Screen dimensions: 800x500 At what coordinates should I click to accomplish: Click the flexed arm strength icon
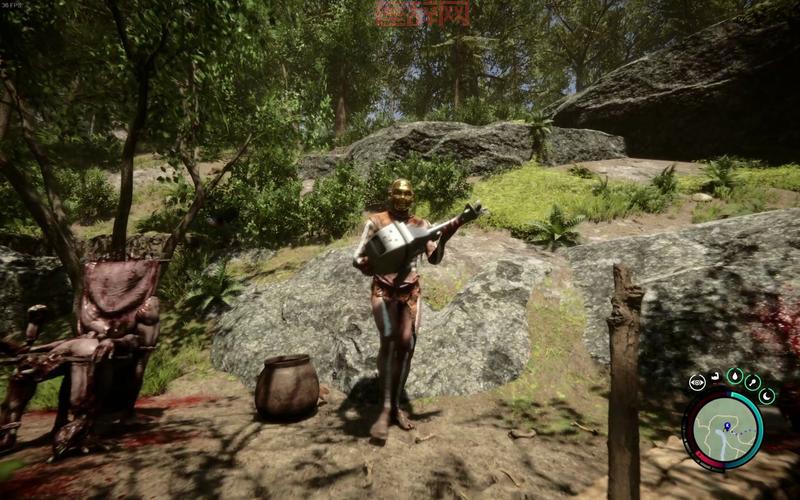tap(716, 376)
